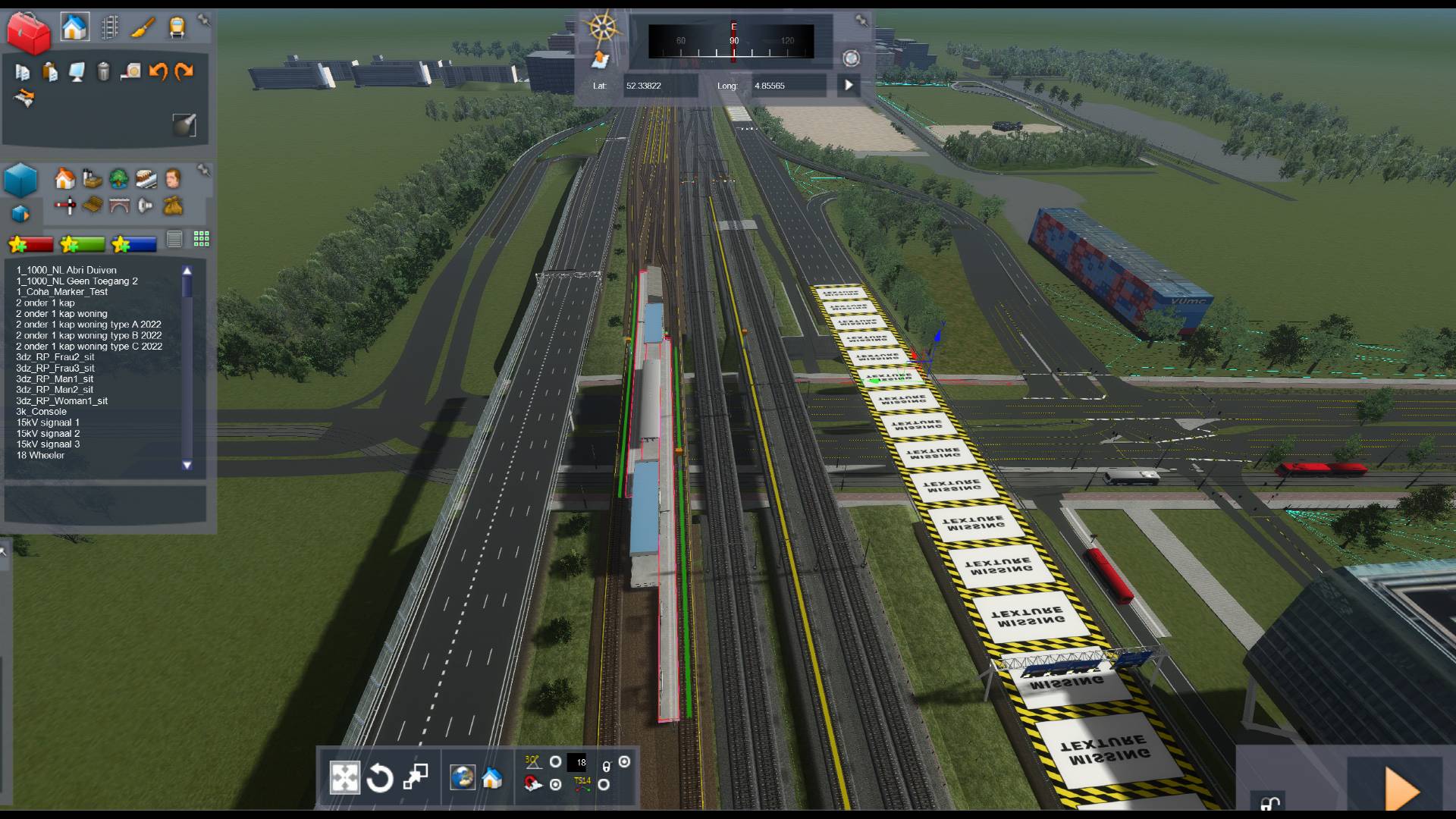This screenshot has width=1456, height=819.
Task: Select the character people object category
Action: click(173, 178)
